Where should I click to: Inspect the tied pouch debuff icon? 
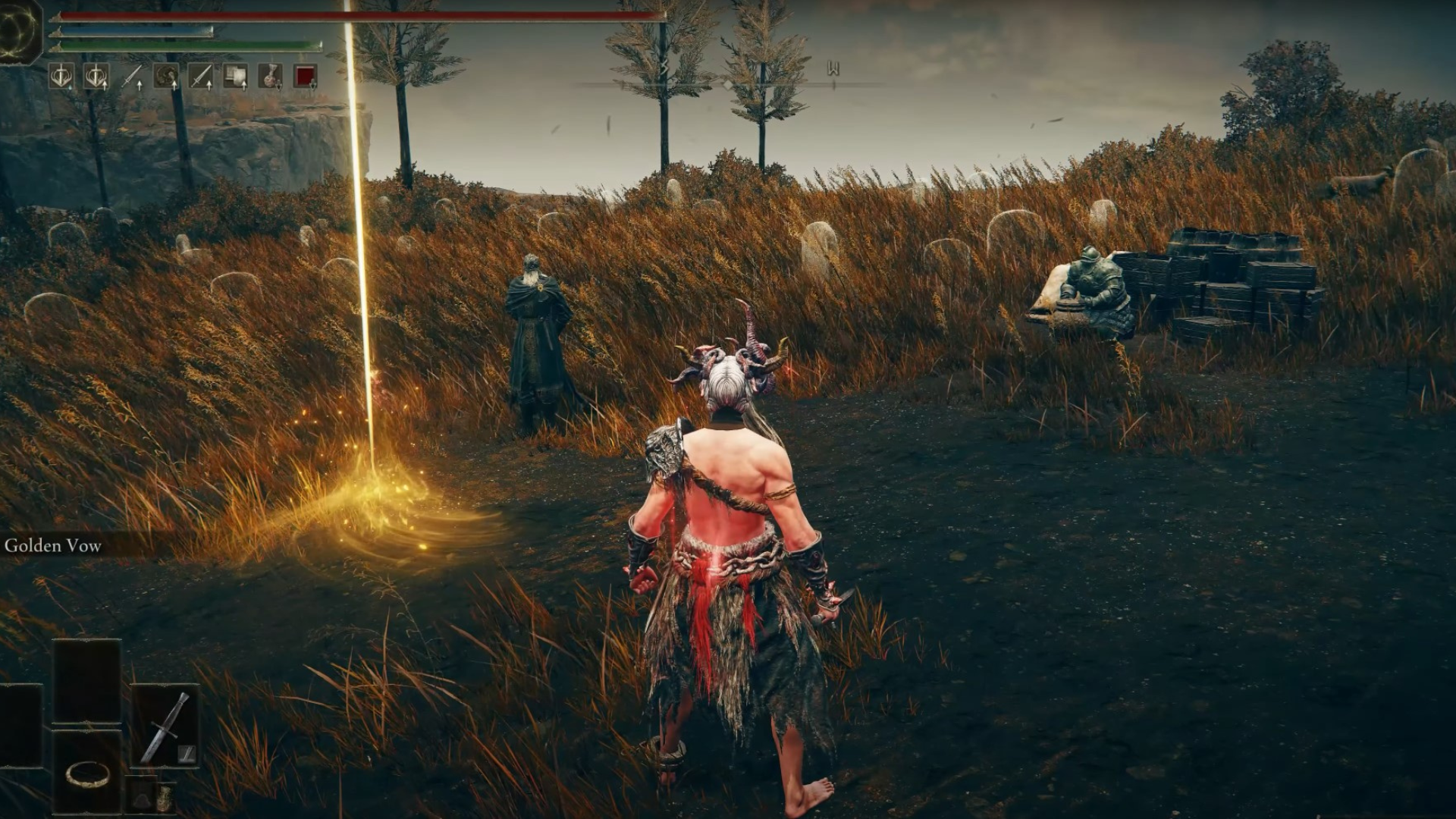pyautogui.click(x=270, y=76)
